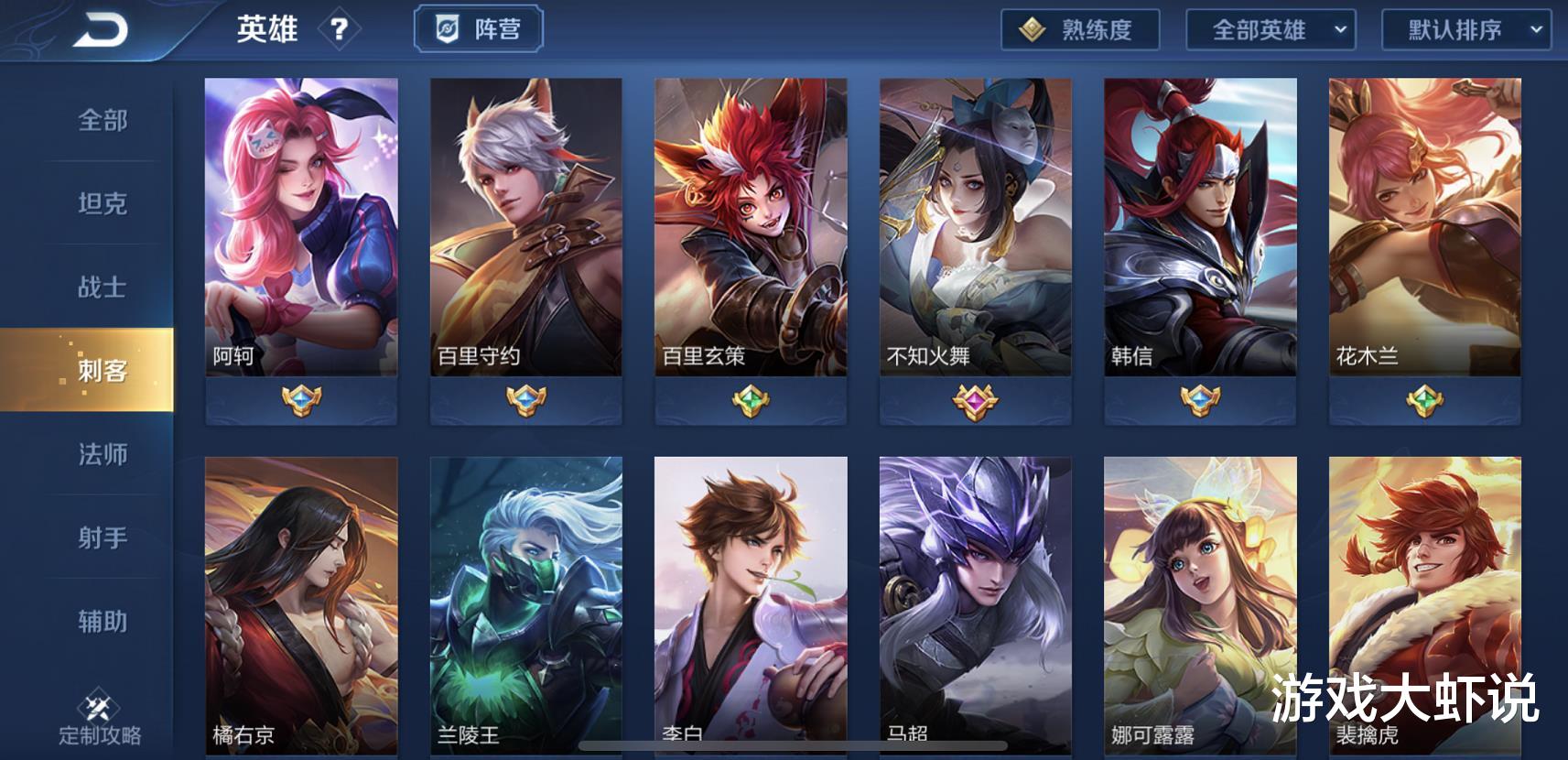Open the purple mastery badge under 不知火舞
1568x760 pixels.
tap(977, 401)
